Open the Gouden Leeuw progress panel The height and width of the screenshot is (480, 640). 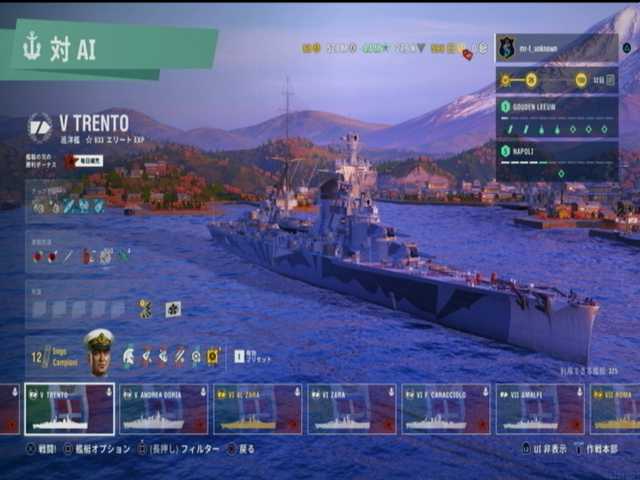[x=555, y=117]
